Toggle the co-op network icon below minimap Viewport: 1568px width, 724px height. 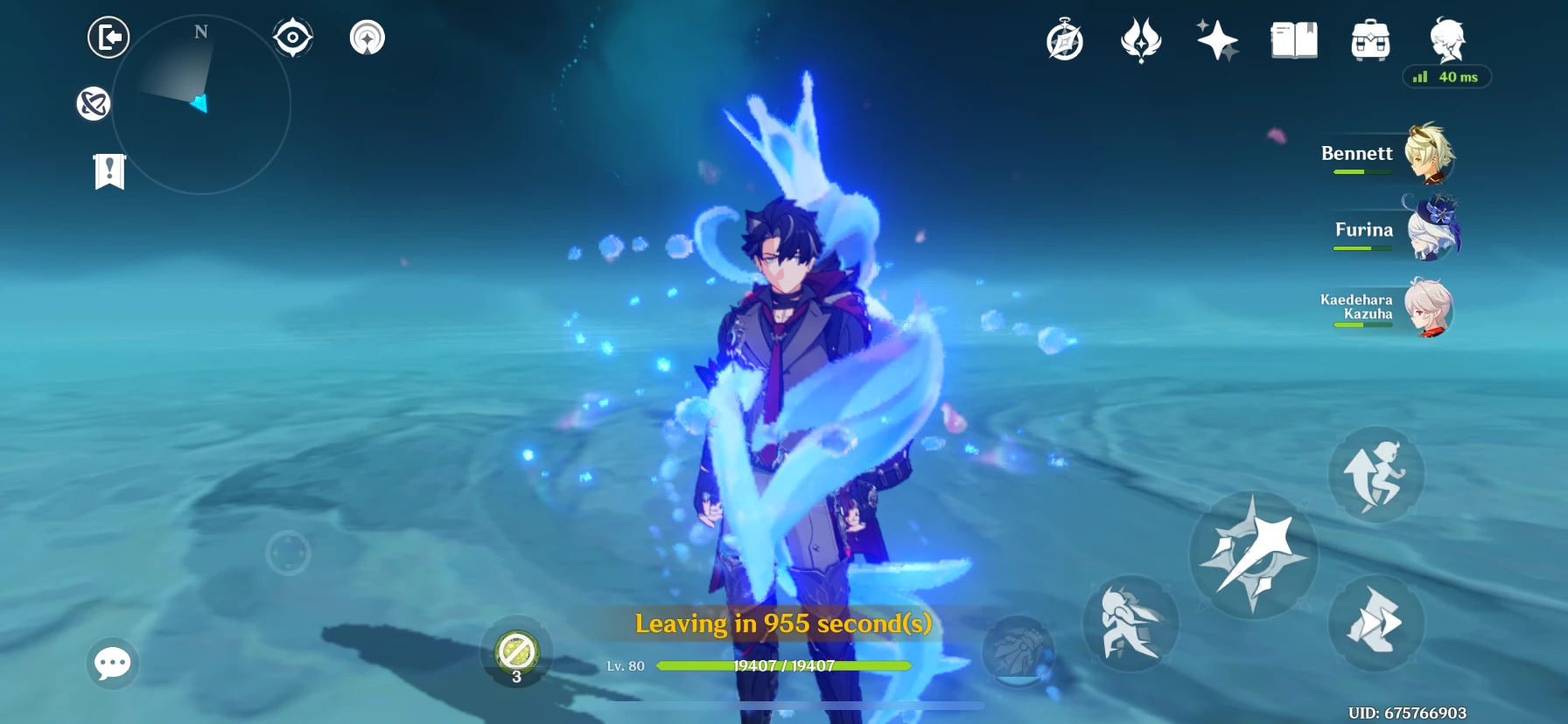click(x=93, y=103)
